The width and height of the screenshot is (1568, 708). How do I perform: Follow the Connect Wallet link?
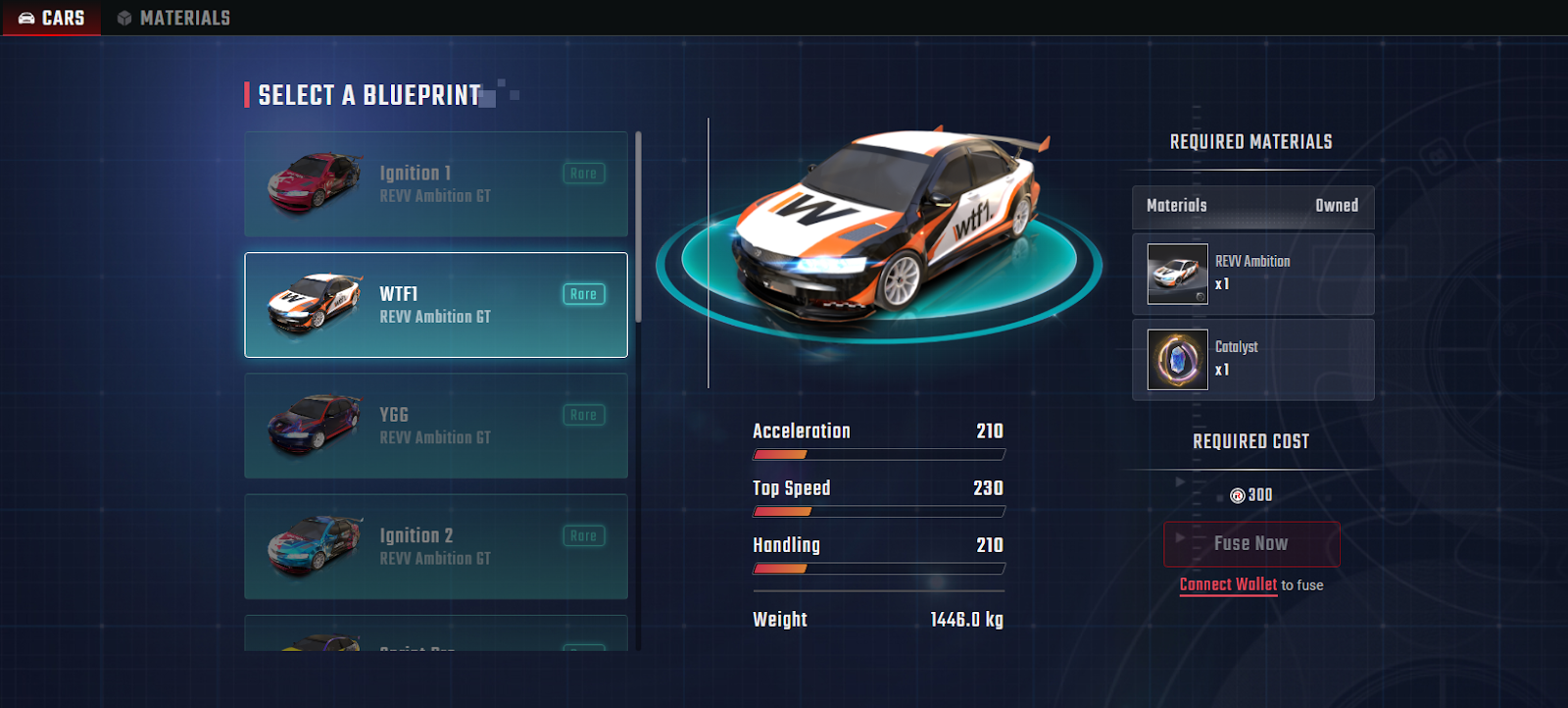pos(1228,584)
